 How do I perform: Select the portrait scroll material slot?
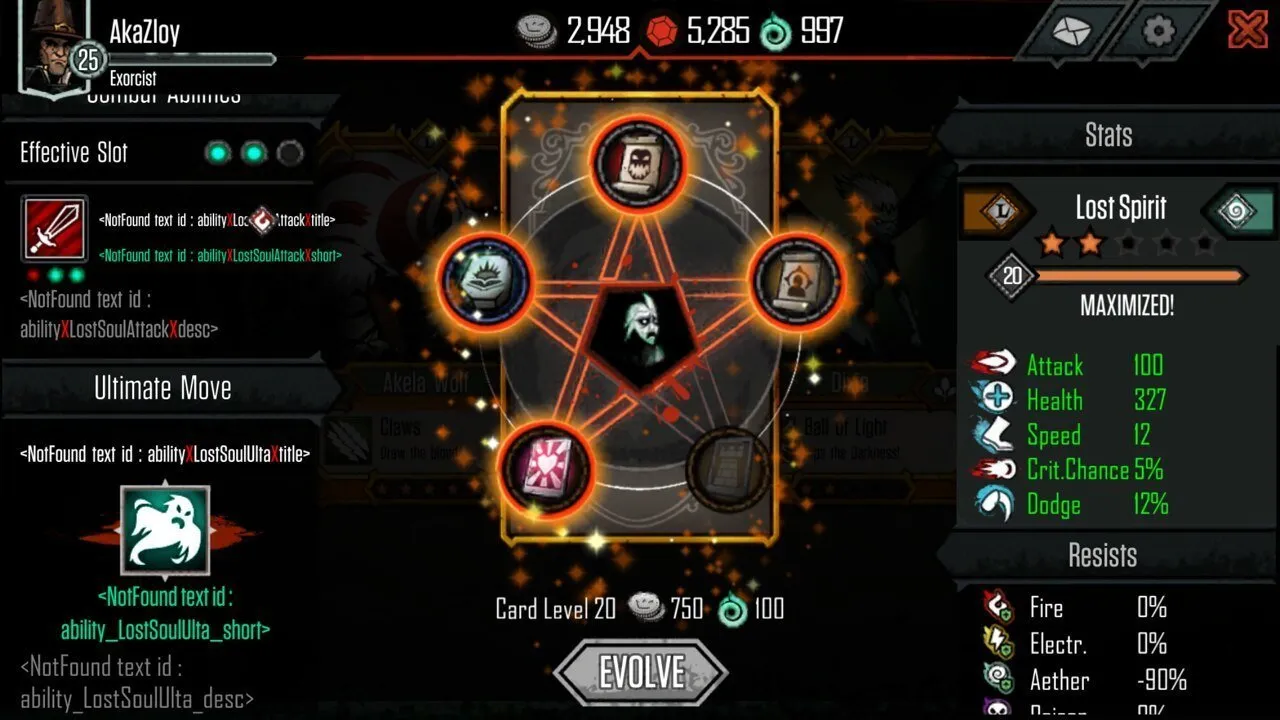pyautogui.click(x=796, y=283)
